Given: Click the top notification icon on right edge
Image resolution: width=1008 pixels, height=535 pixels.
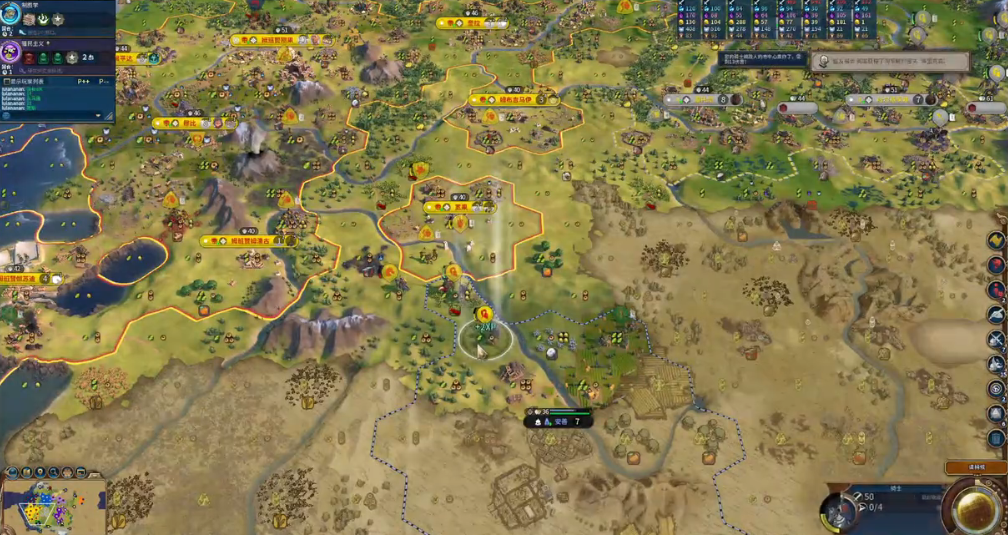Looking at the screenshot, I should [996, 241].
